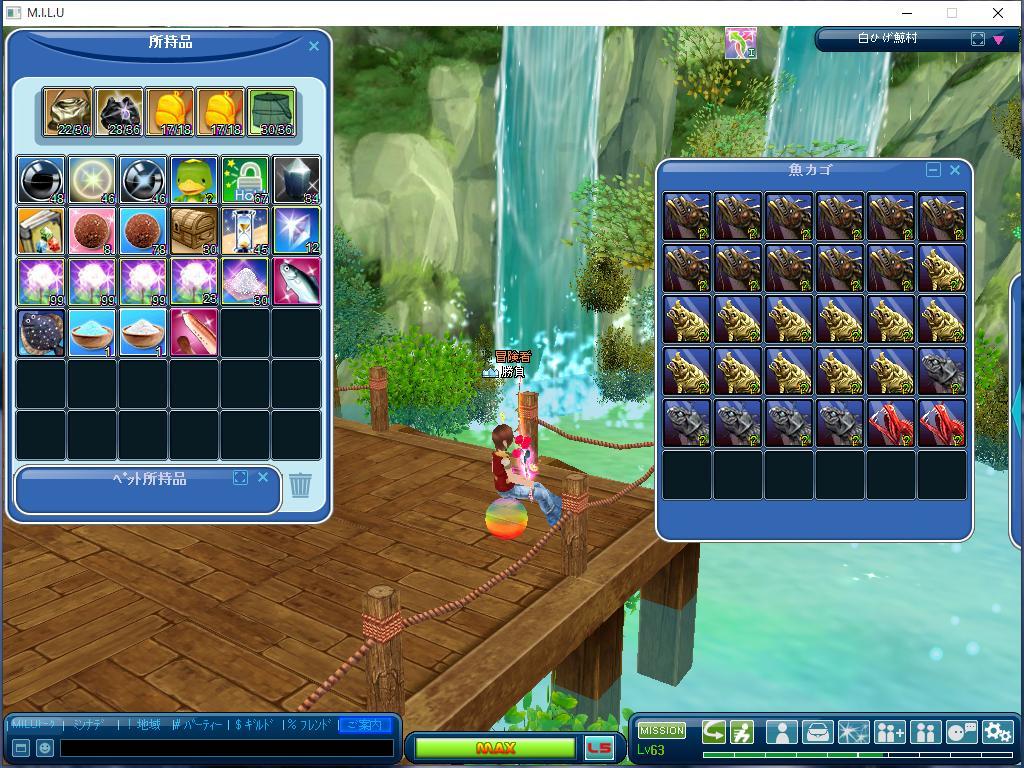Expand the ペット所持品 pet inventory panel

(x=240, y=478)
